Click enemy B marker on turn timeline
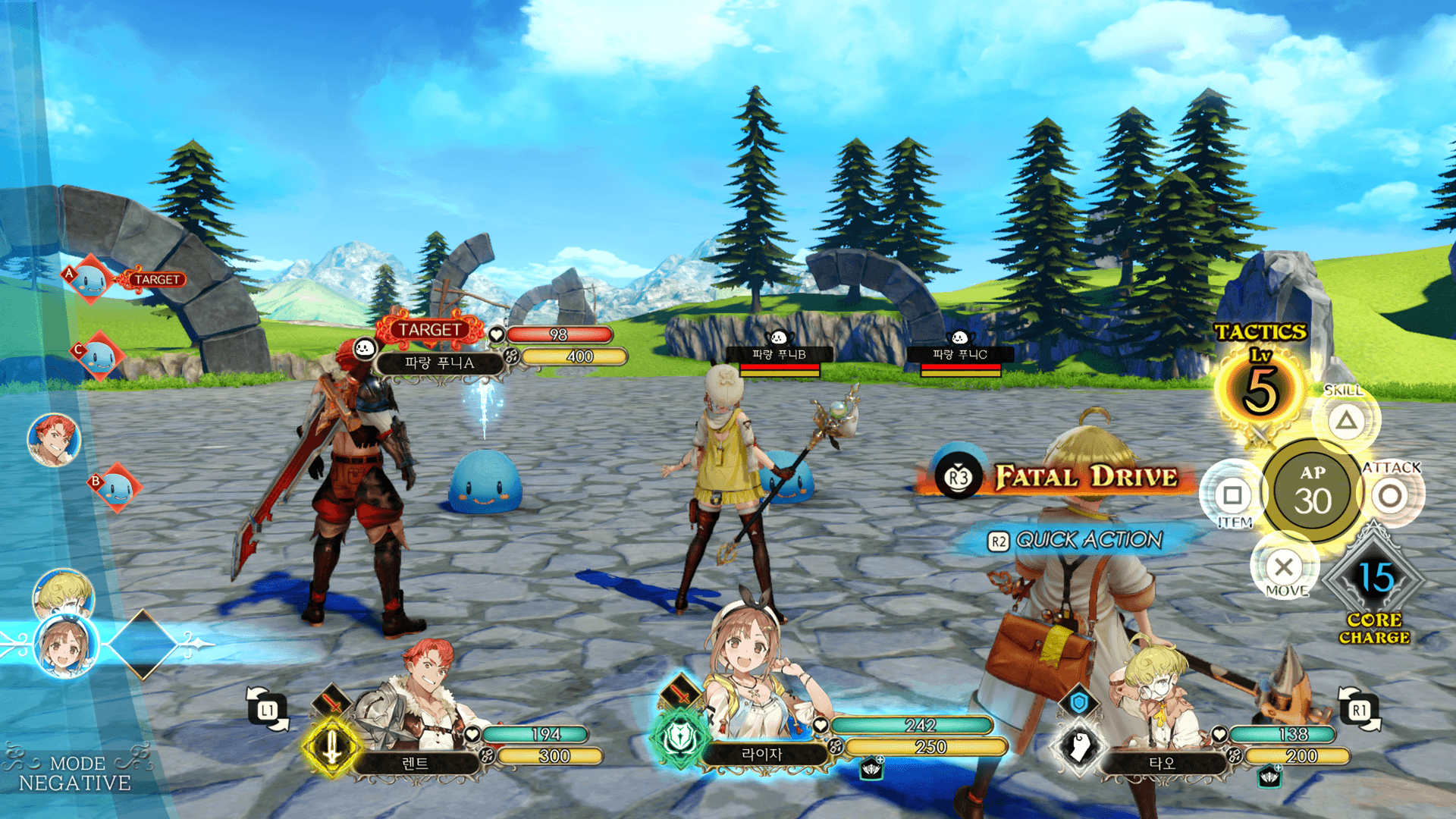Screen dimensions: 1456x819 (x=115, y=488)
